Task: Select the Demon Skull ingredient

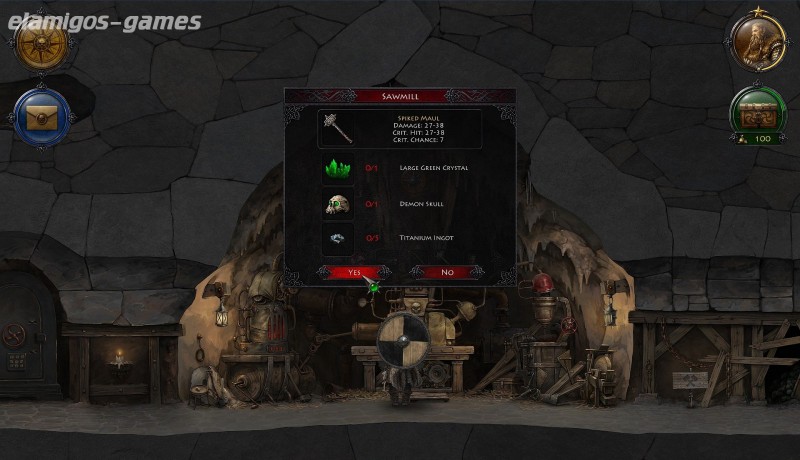Action: [x=337, y=204]
